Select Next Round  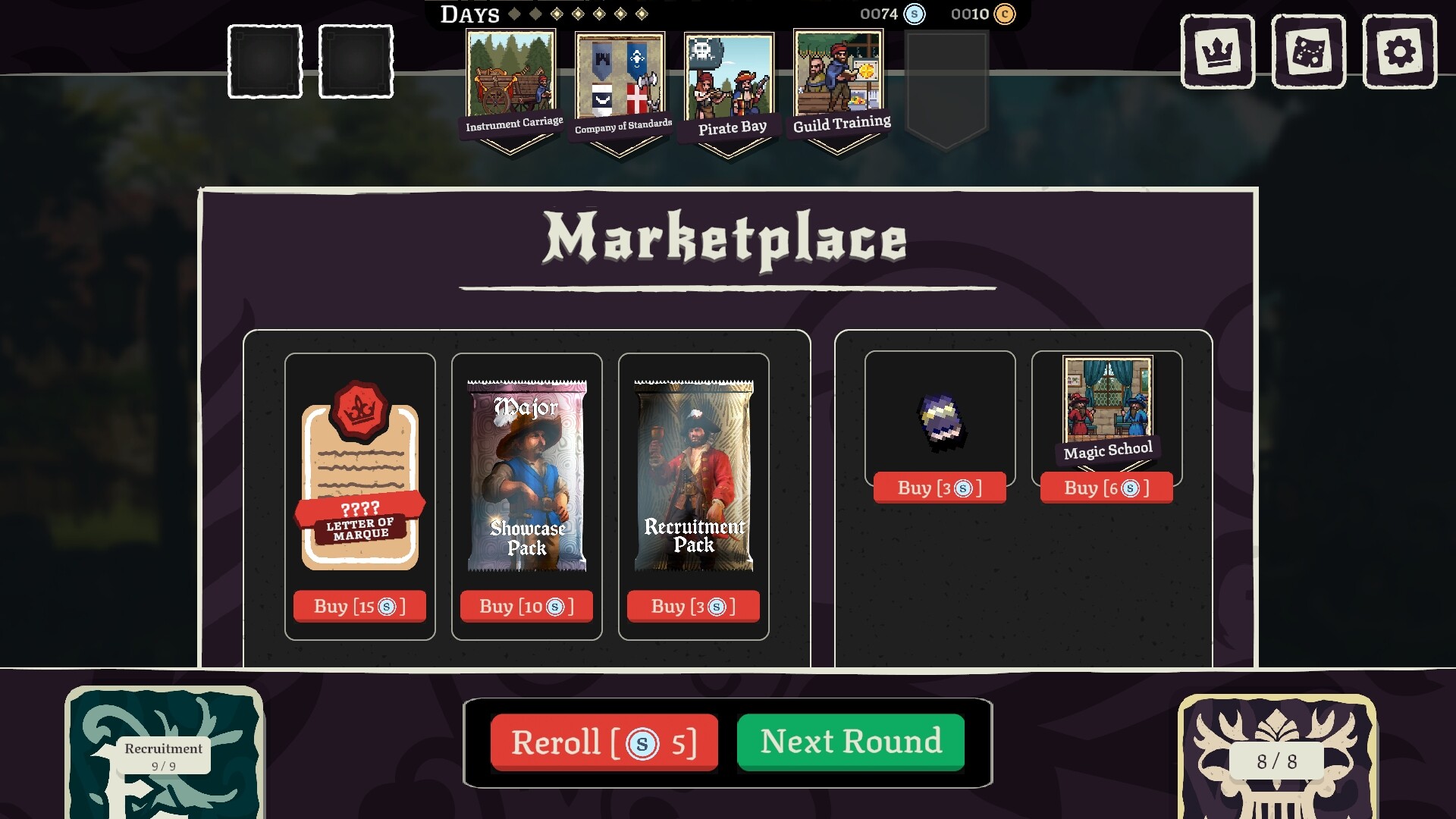pos(850,742)
